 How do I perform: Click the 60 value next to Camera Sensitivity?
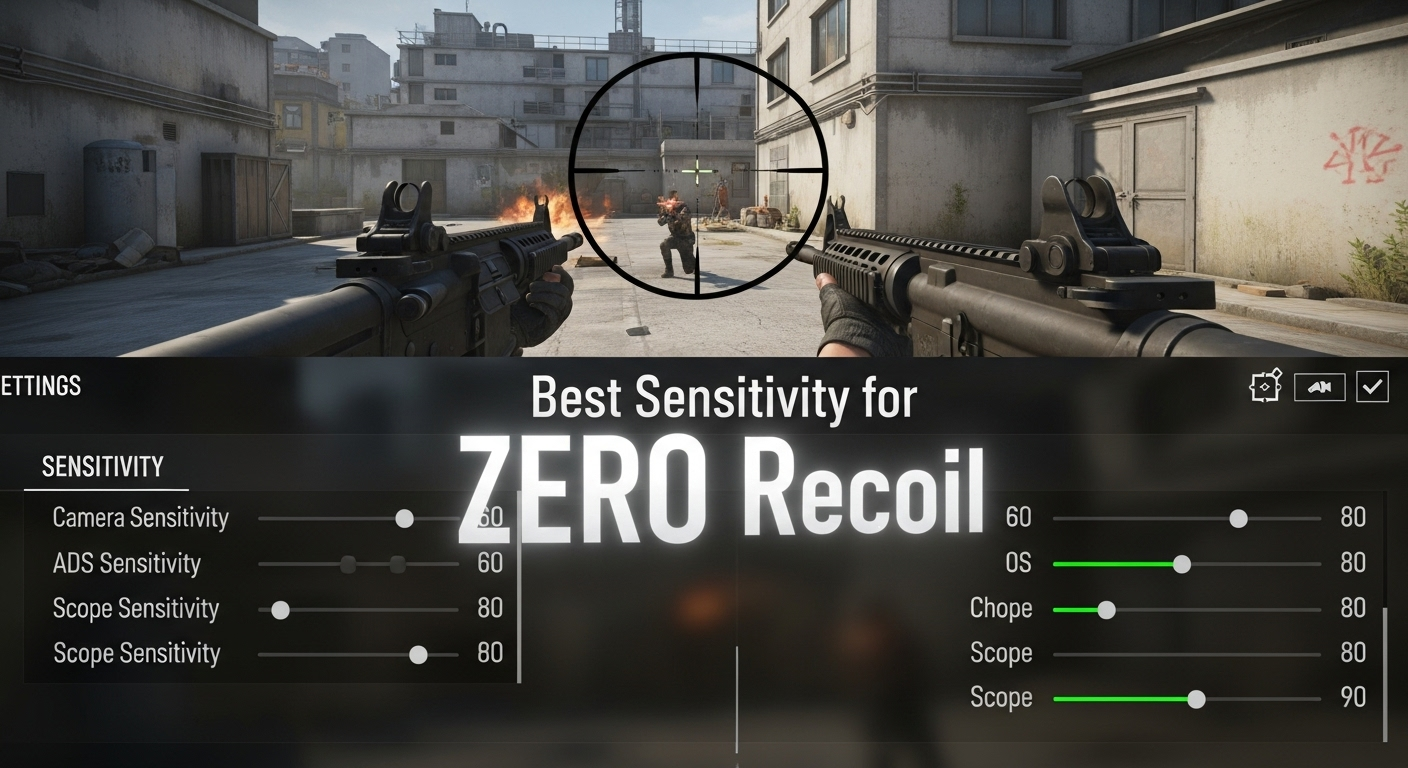490,518
